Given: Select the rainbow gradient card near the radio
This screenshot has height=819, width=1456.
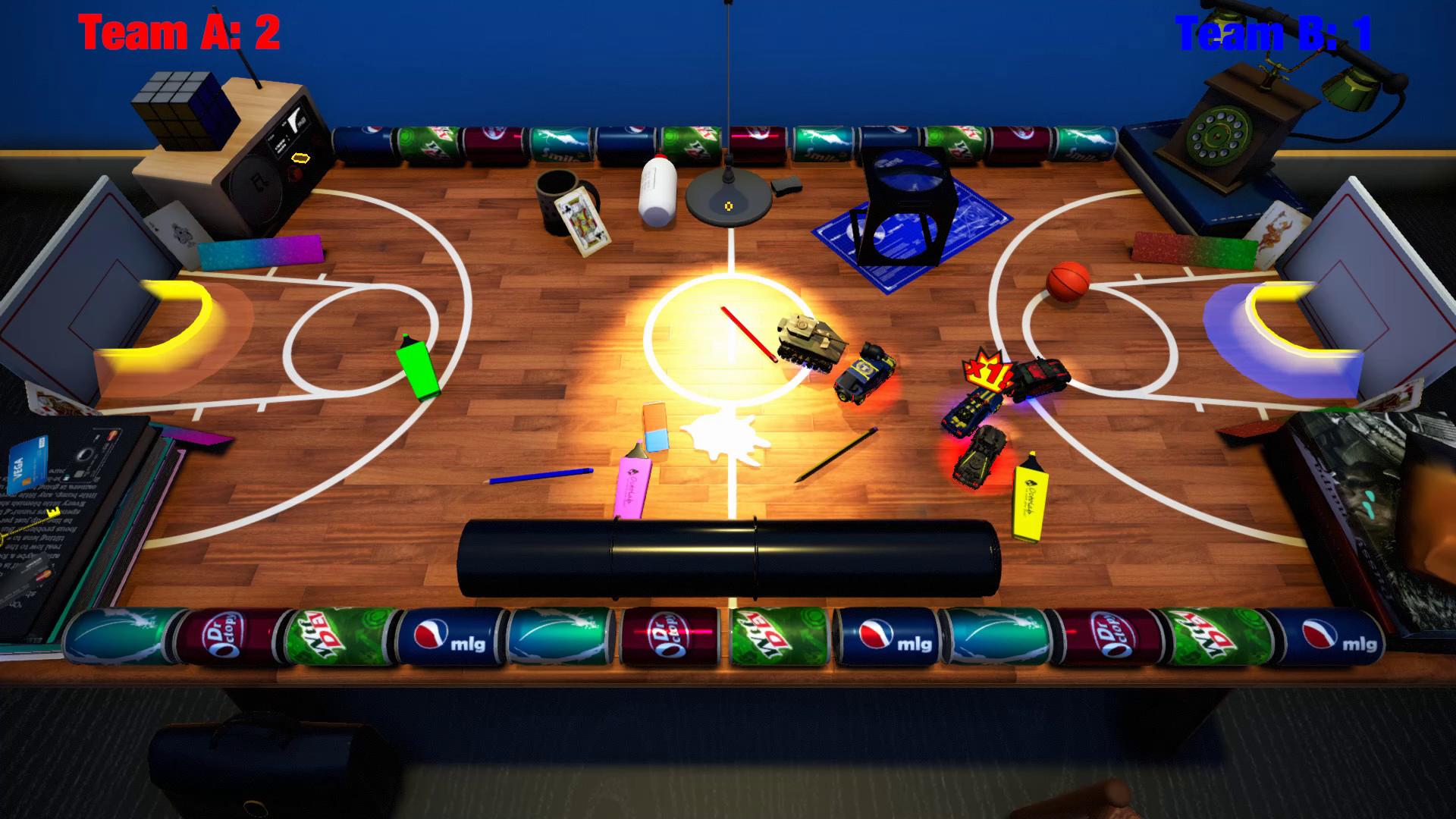Looking at the screenshot, I should coord(262,250).
